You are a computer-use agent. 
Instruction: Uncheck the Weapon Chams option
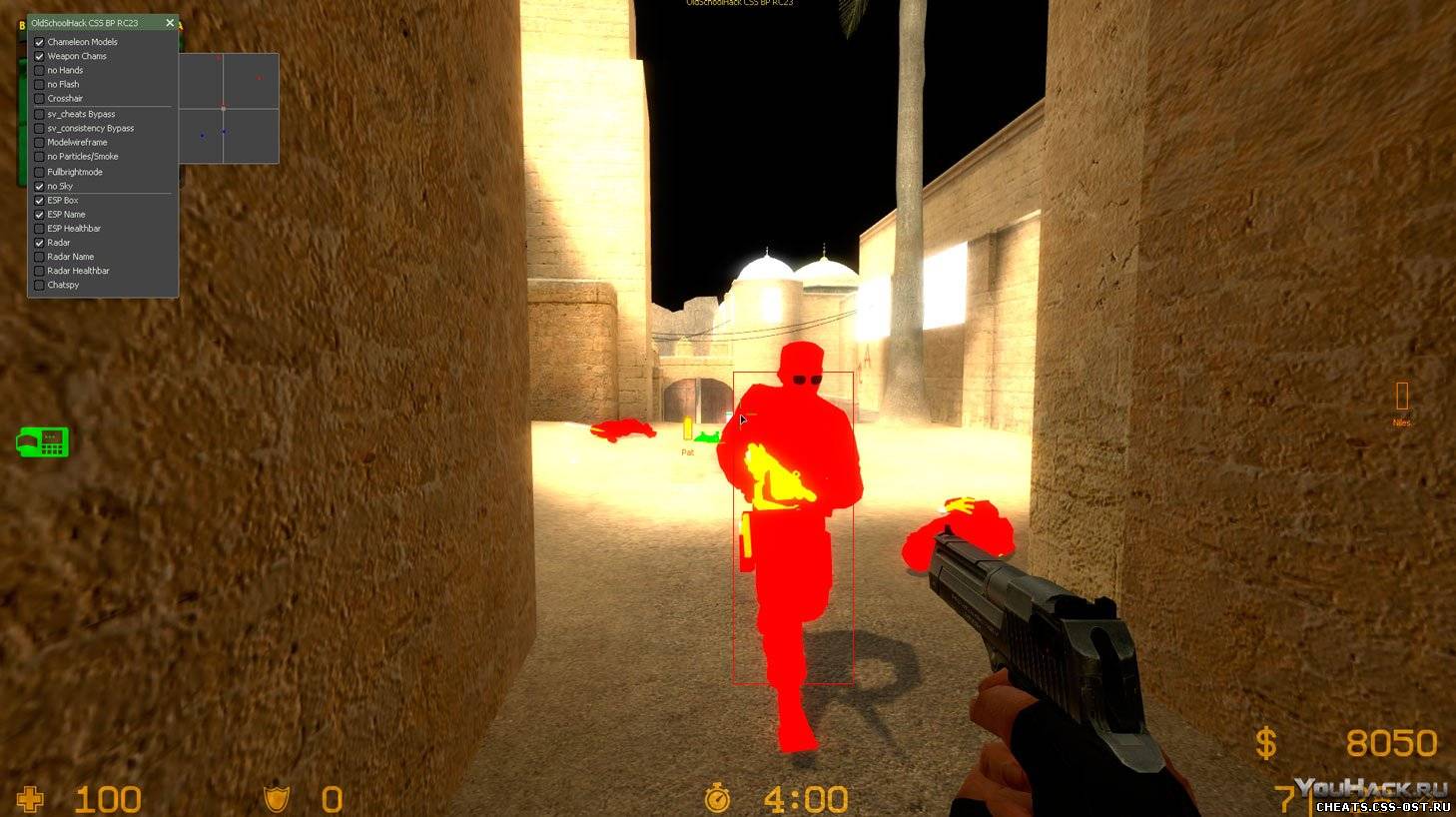[39, 56]
